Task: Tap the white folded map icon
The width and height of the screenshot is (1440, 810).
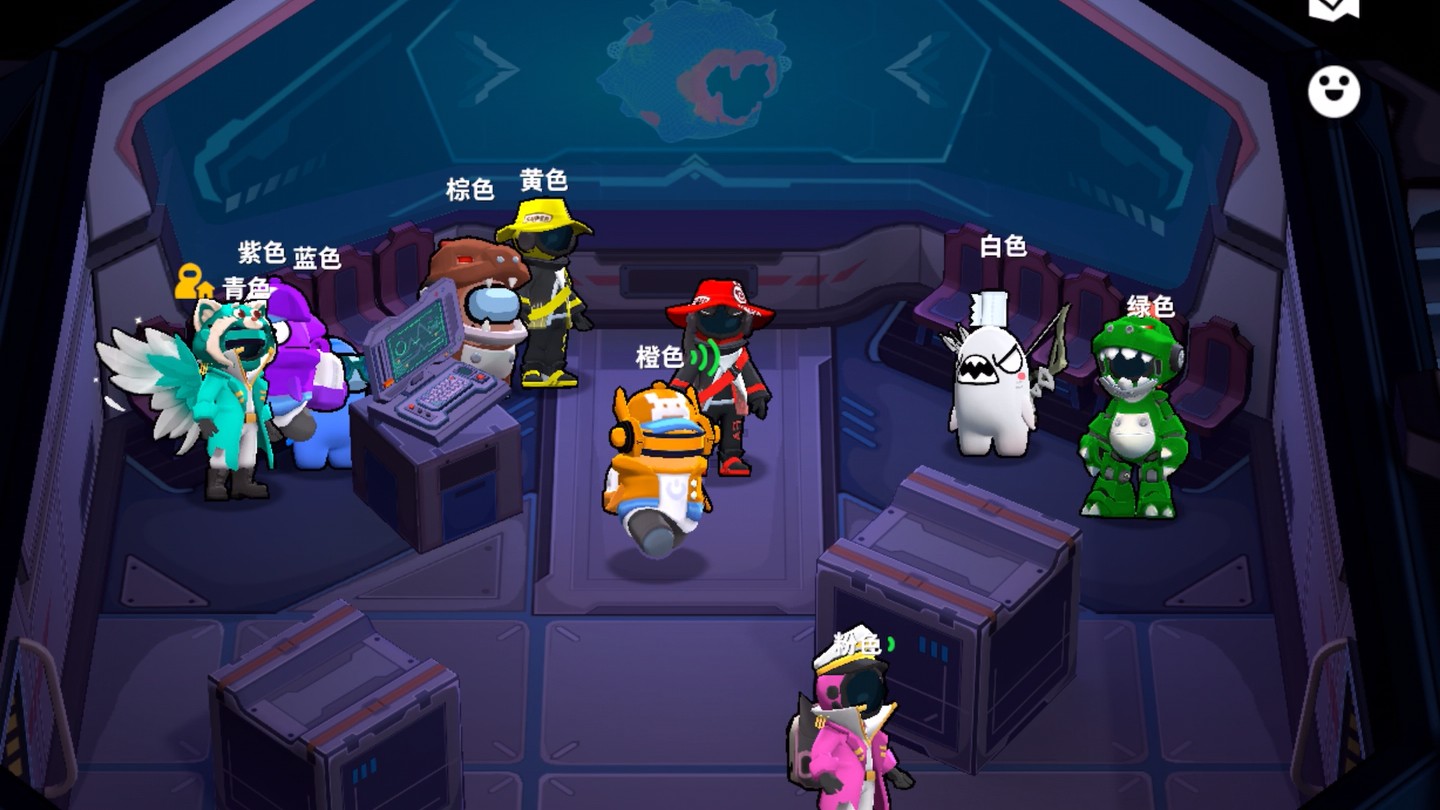Action: [1334, 8]
